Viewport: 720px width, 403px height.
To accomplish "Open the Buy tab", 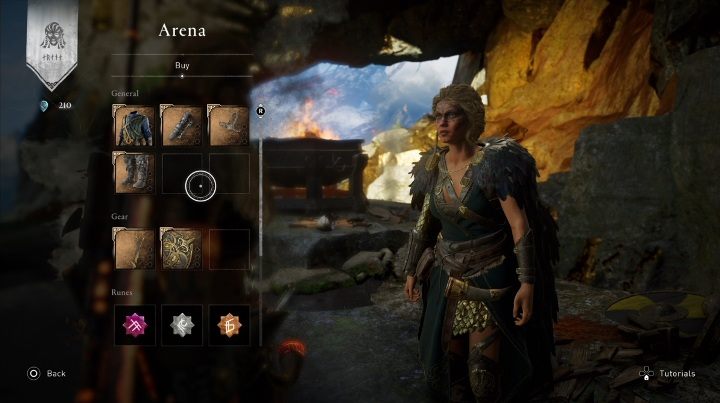I will tap(181, 65).
